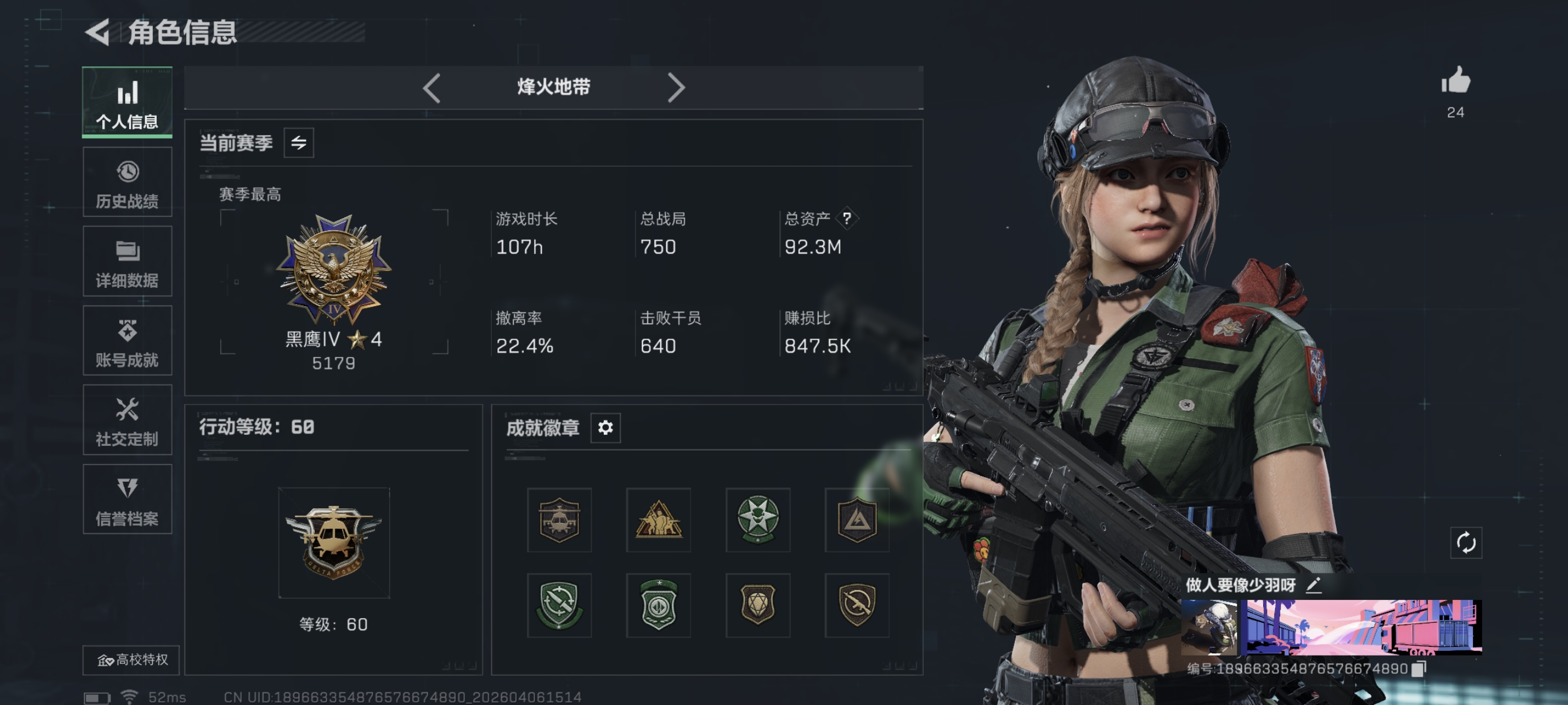Open the 账号成就 section
This screenshot has height=705, width=1568.
[127, 341]
